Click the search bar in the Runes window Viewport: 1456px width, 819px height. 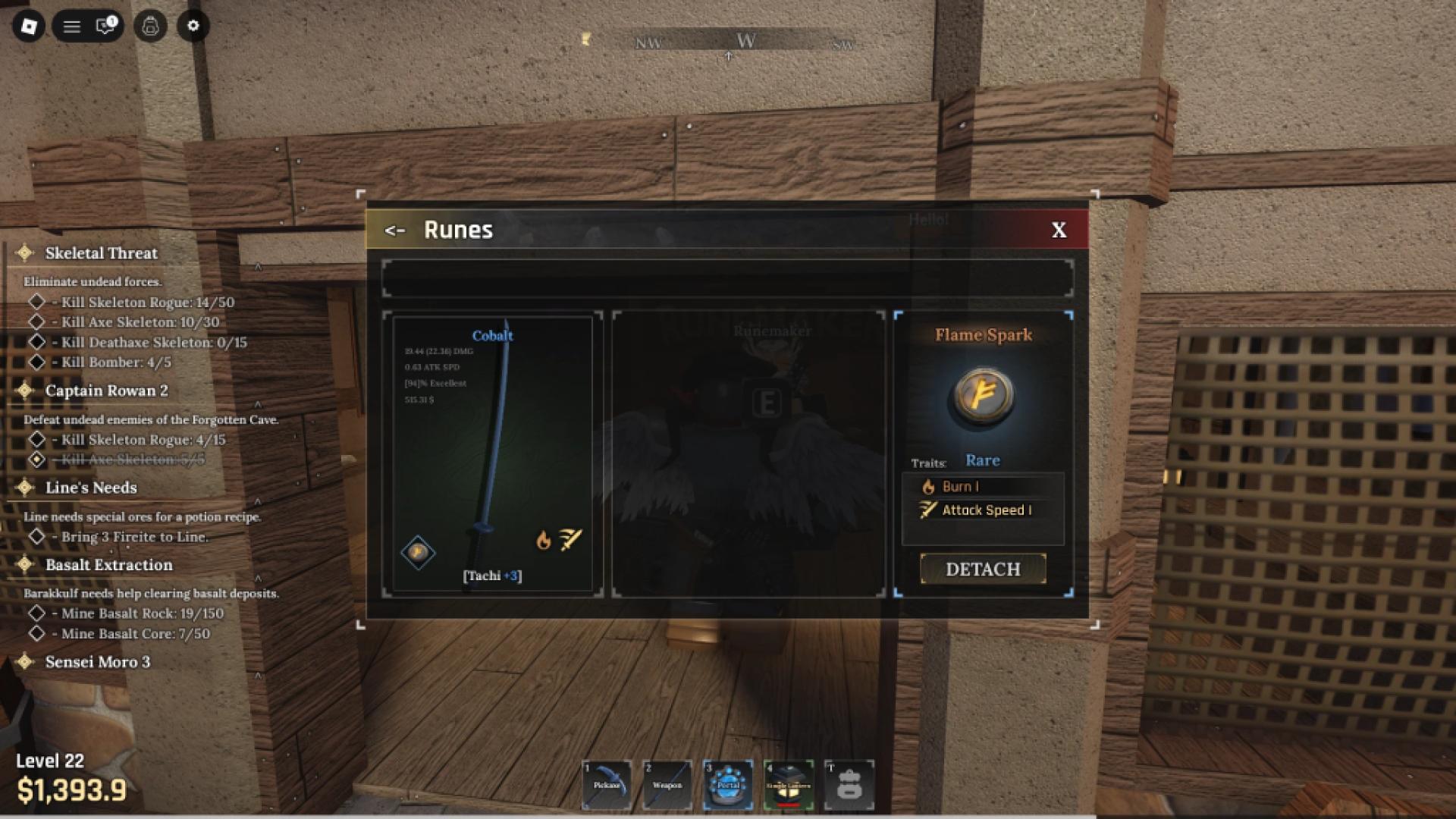(x=728, y=278)
